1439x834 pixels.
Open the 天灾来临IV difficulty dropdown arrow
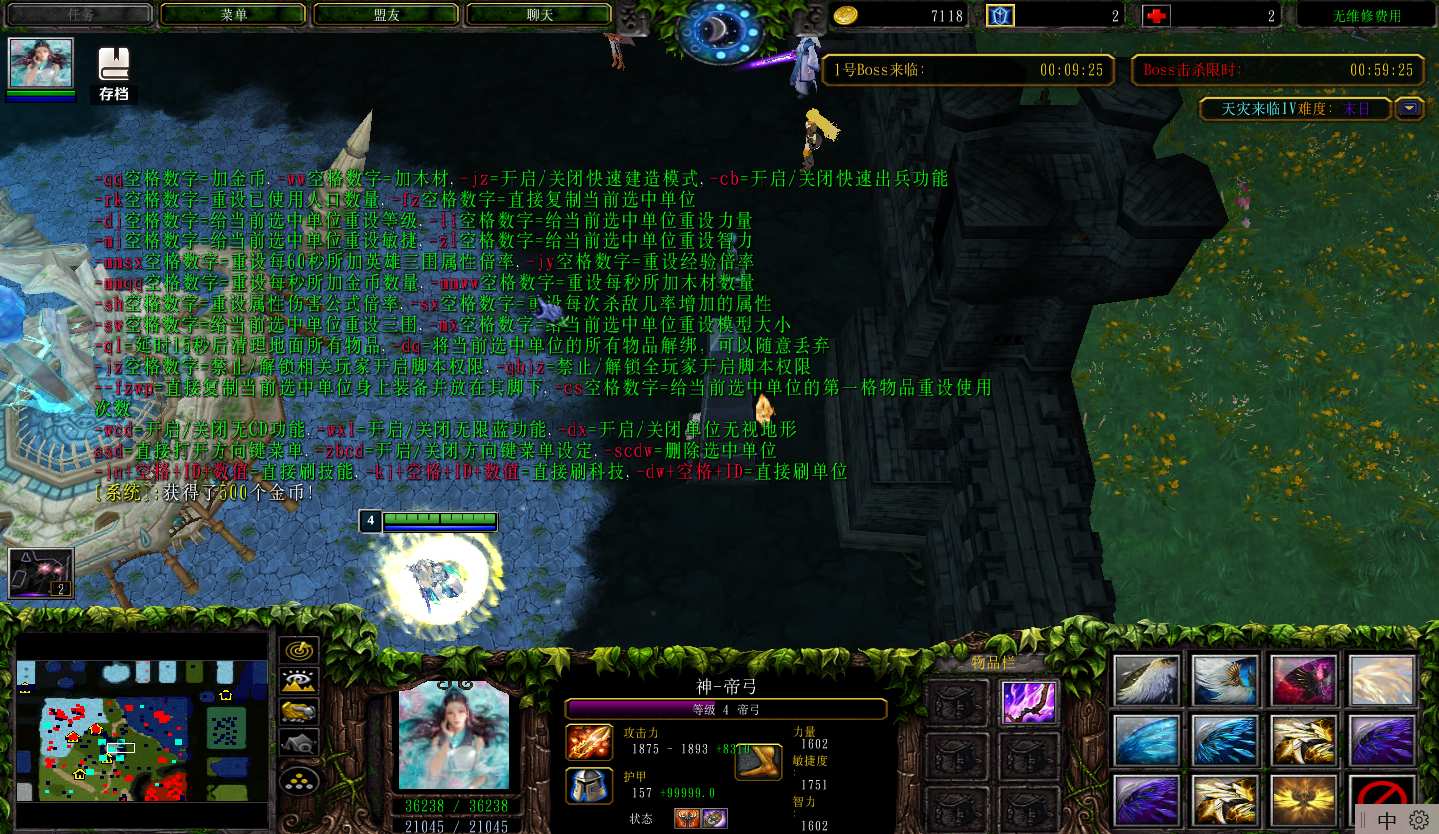click(x=1410, y=108)
